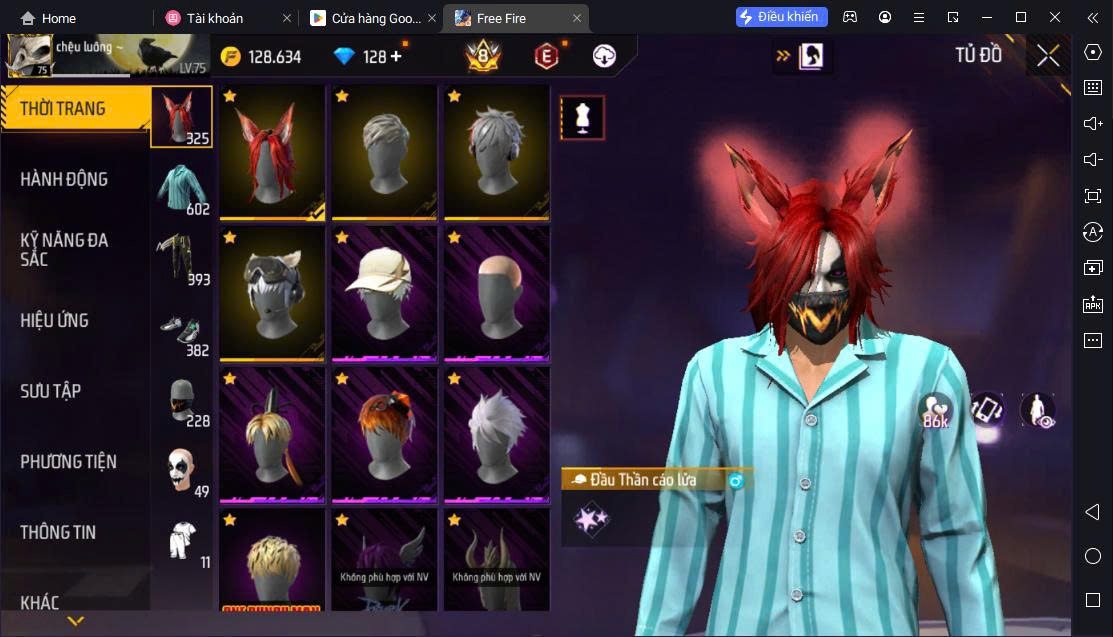Viewport: 1113px width, 637px height.
Task: Click the gold coin balance icon
Action: (231, 57)
